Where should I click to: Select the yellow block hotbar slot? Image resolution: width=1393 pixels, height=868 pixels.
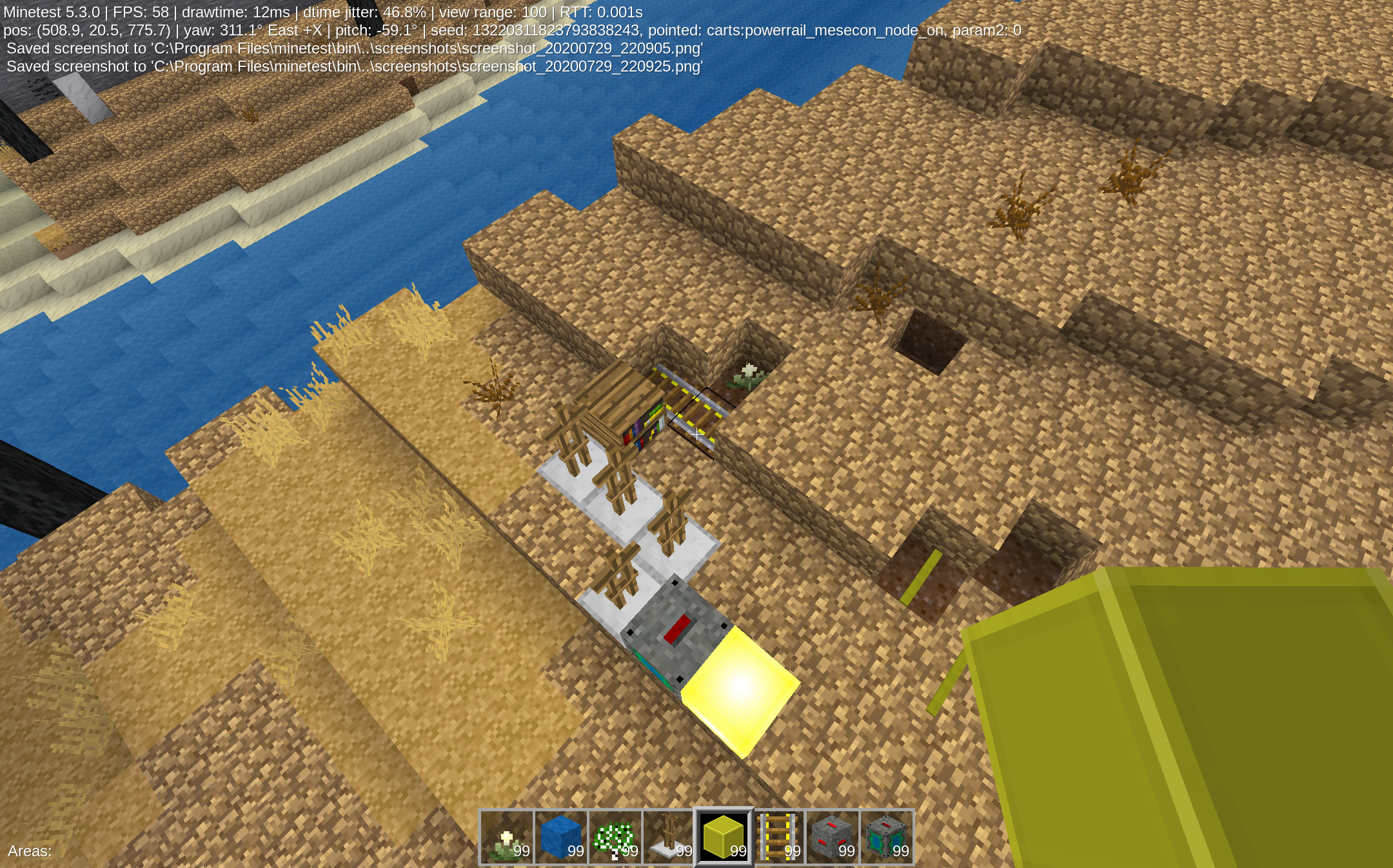(724, 837)
